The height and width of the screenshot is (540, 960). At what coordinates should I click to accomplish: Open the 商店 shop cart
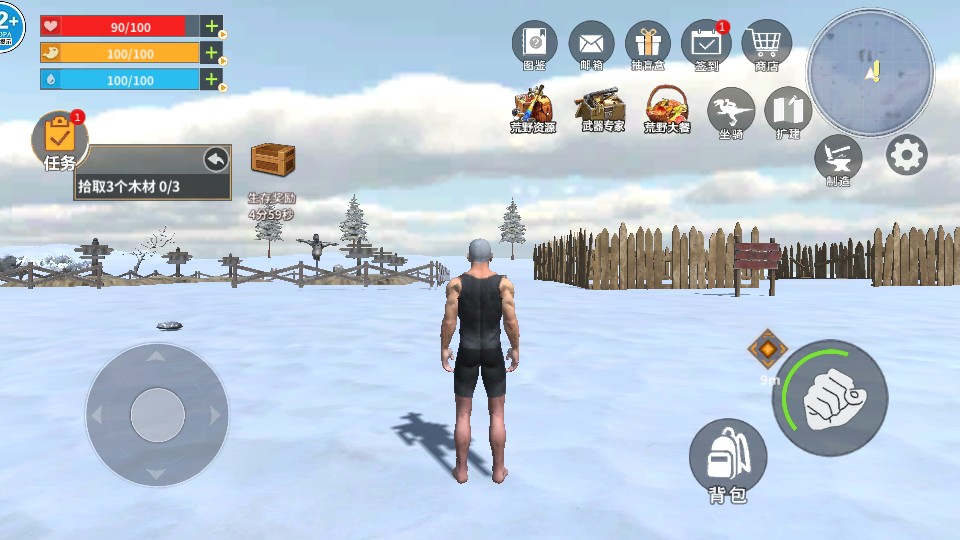click(x=766, y=42)
